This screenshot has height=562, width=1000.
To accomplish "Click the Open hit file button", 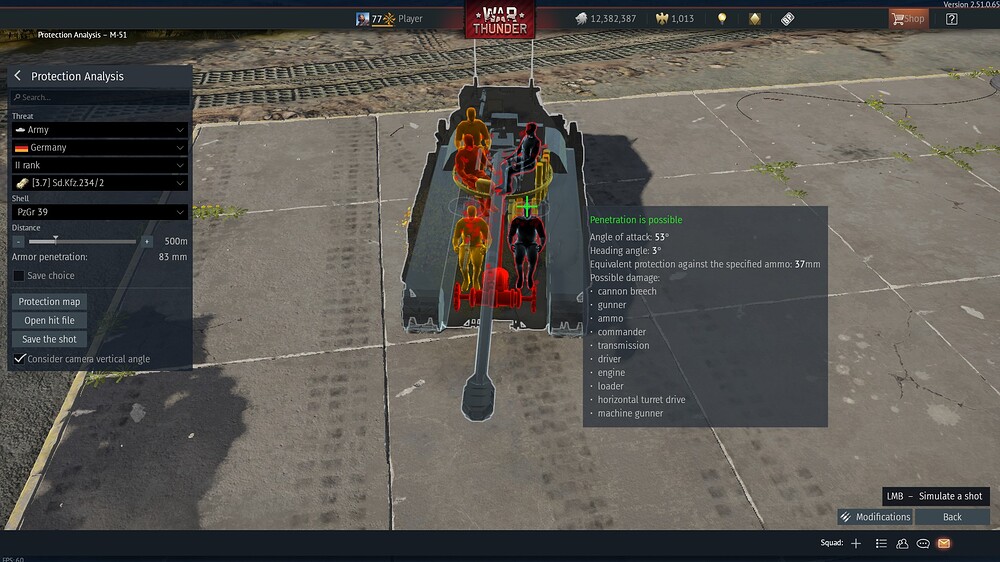I will 49,320.
